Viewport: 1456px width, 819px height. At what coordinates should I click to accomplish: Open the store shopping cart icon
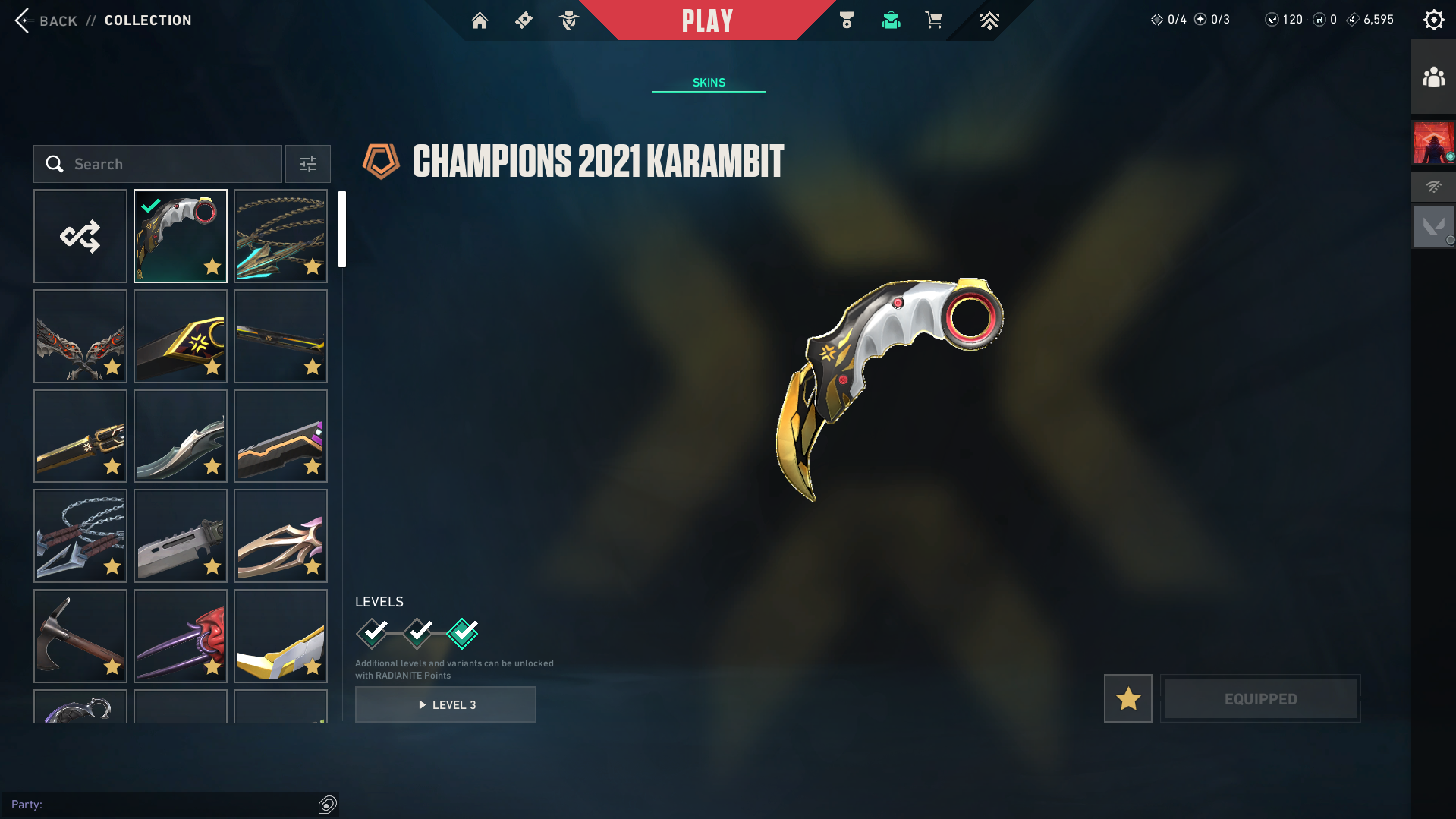tap(933, 20)
